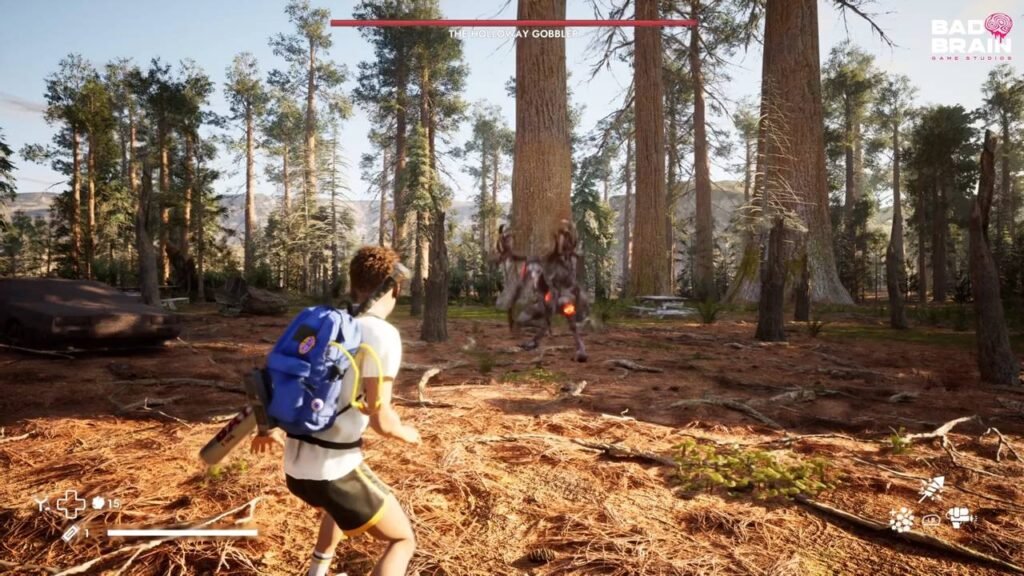Image resolution: width=1024 pixels, height=576 pixels.
Task: Use the tilted consumable item icon
Action: click(x=71, y=533)
